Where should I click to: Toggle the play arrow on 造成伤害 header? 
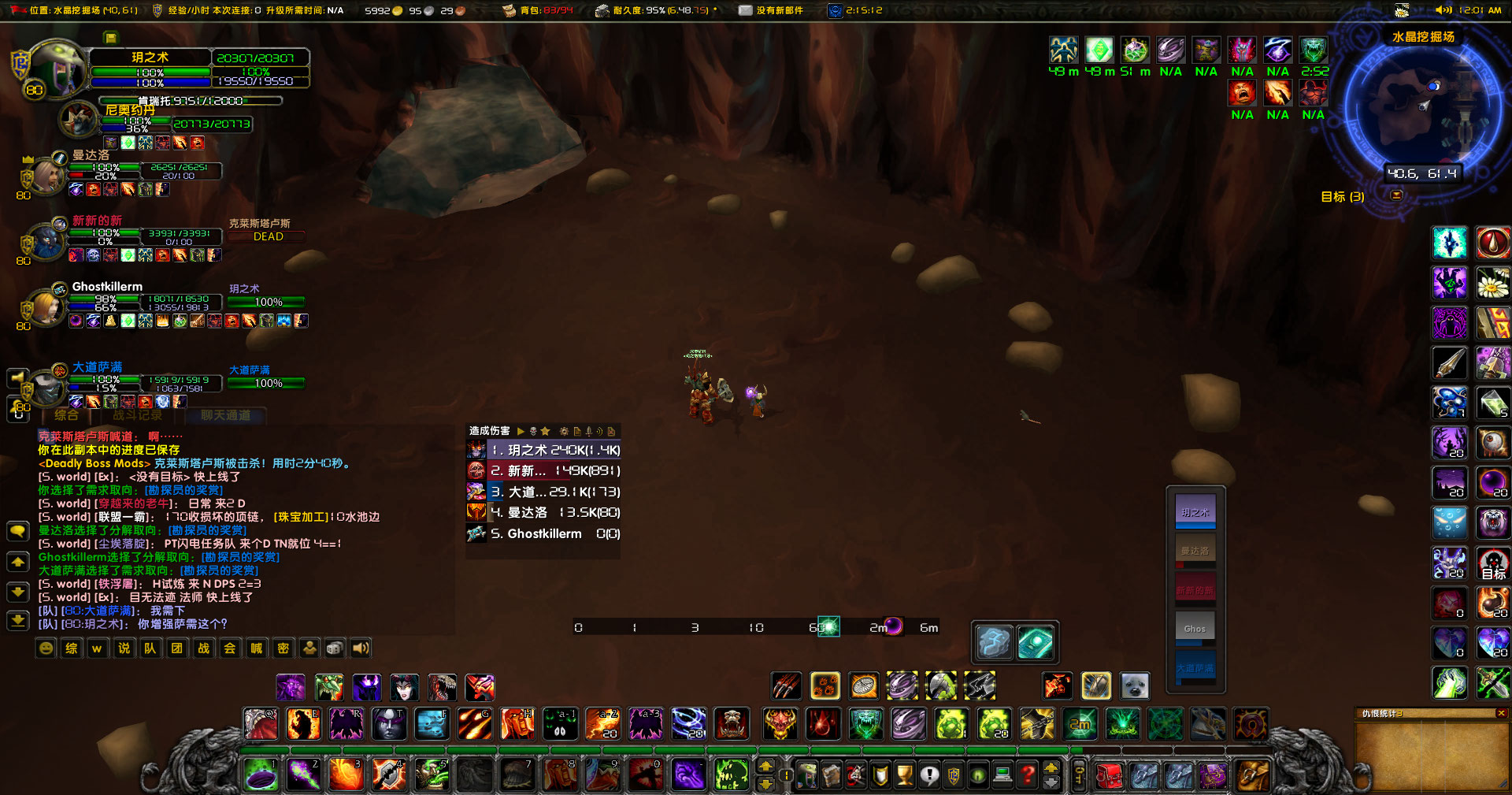click(x=519, y=432)
